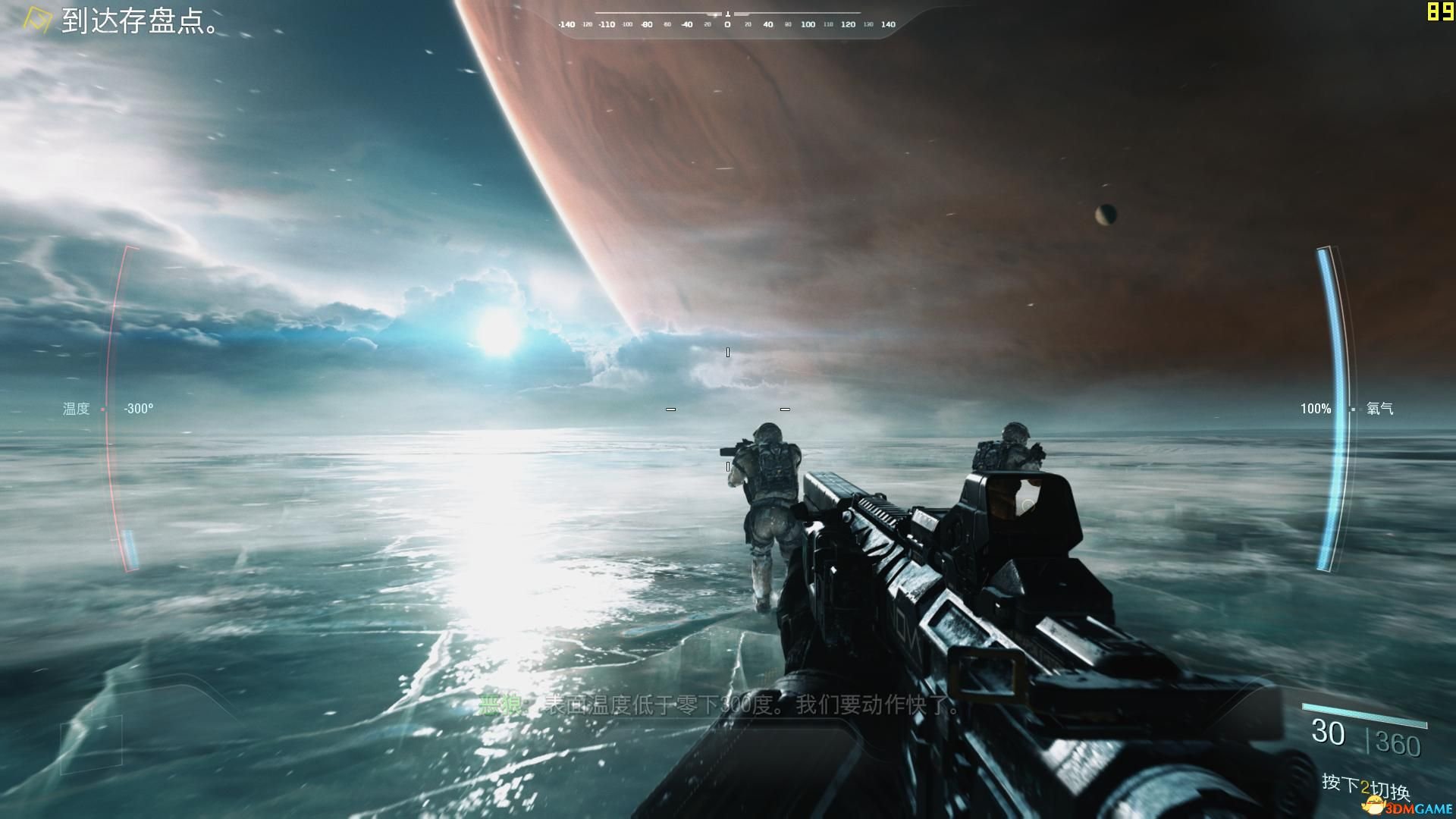This screenshot has width=1456, height=819.
Task: Click the compass heading strip
Action: pos(727,24)
